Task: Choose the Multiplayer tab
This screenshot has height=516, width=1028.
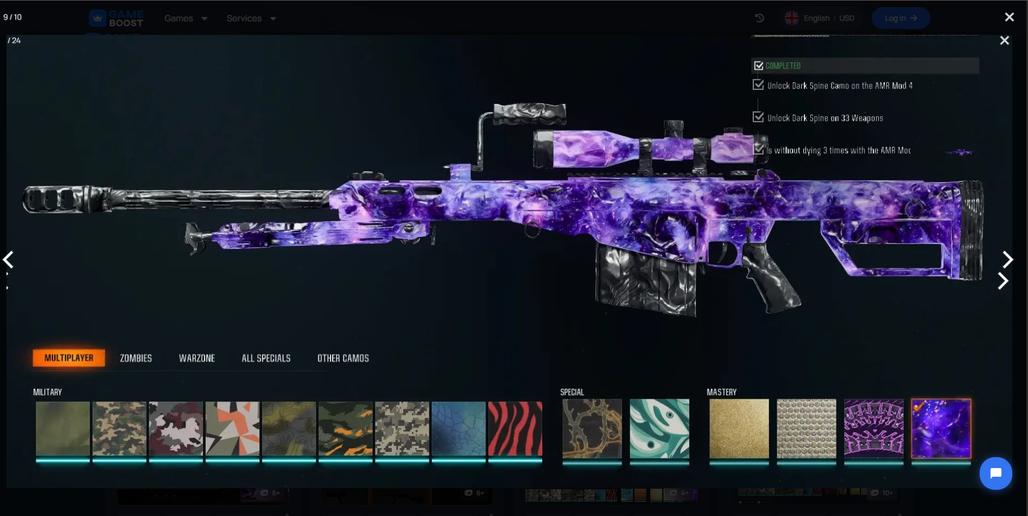Action: coord(69,358)
